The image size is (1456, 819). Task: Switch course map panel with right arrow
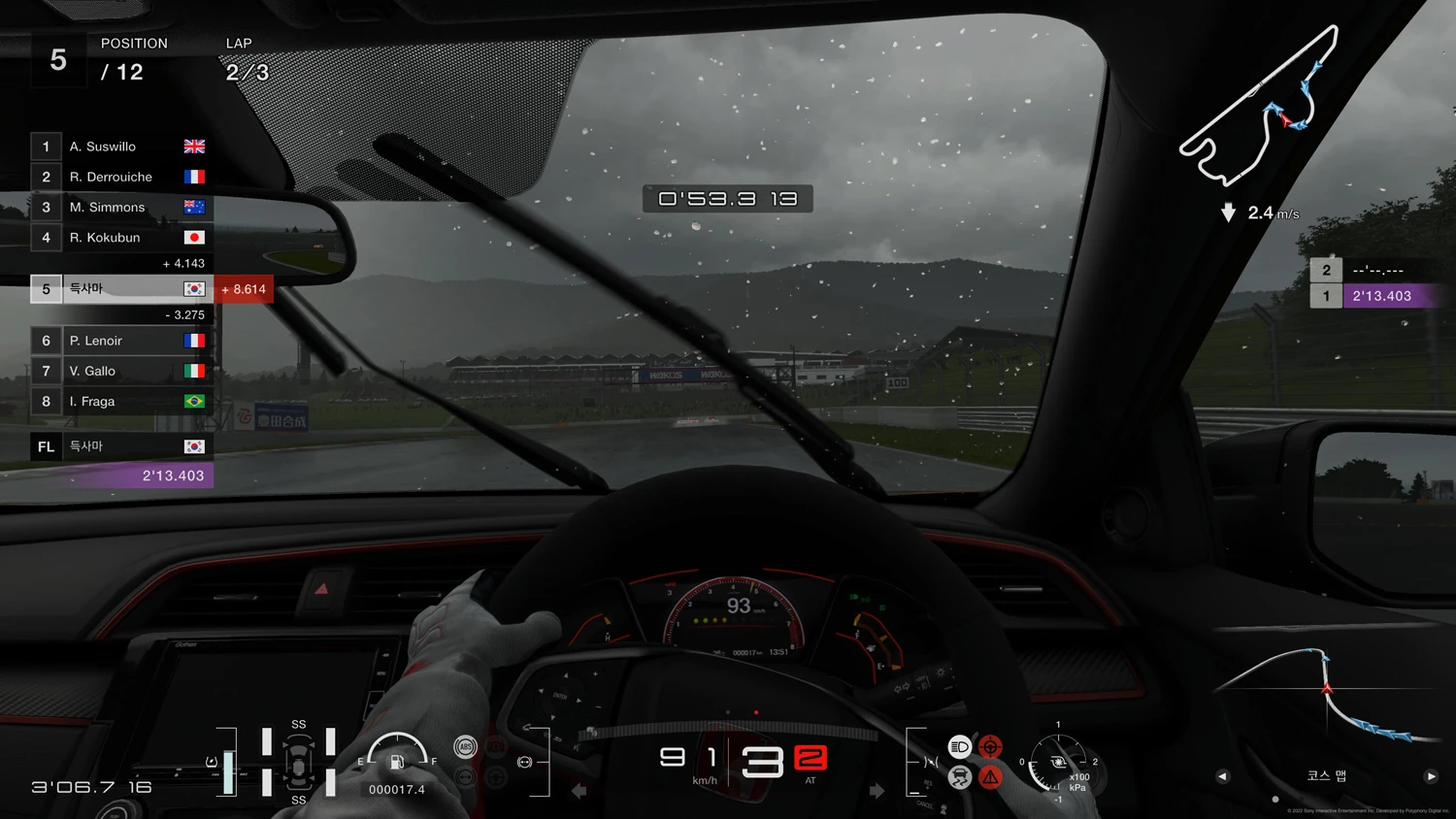tap(1431, 776)
